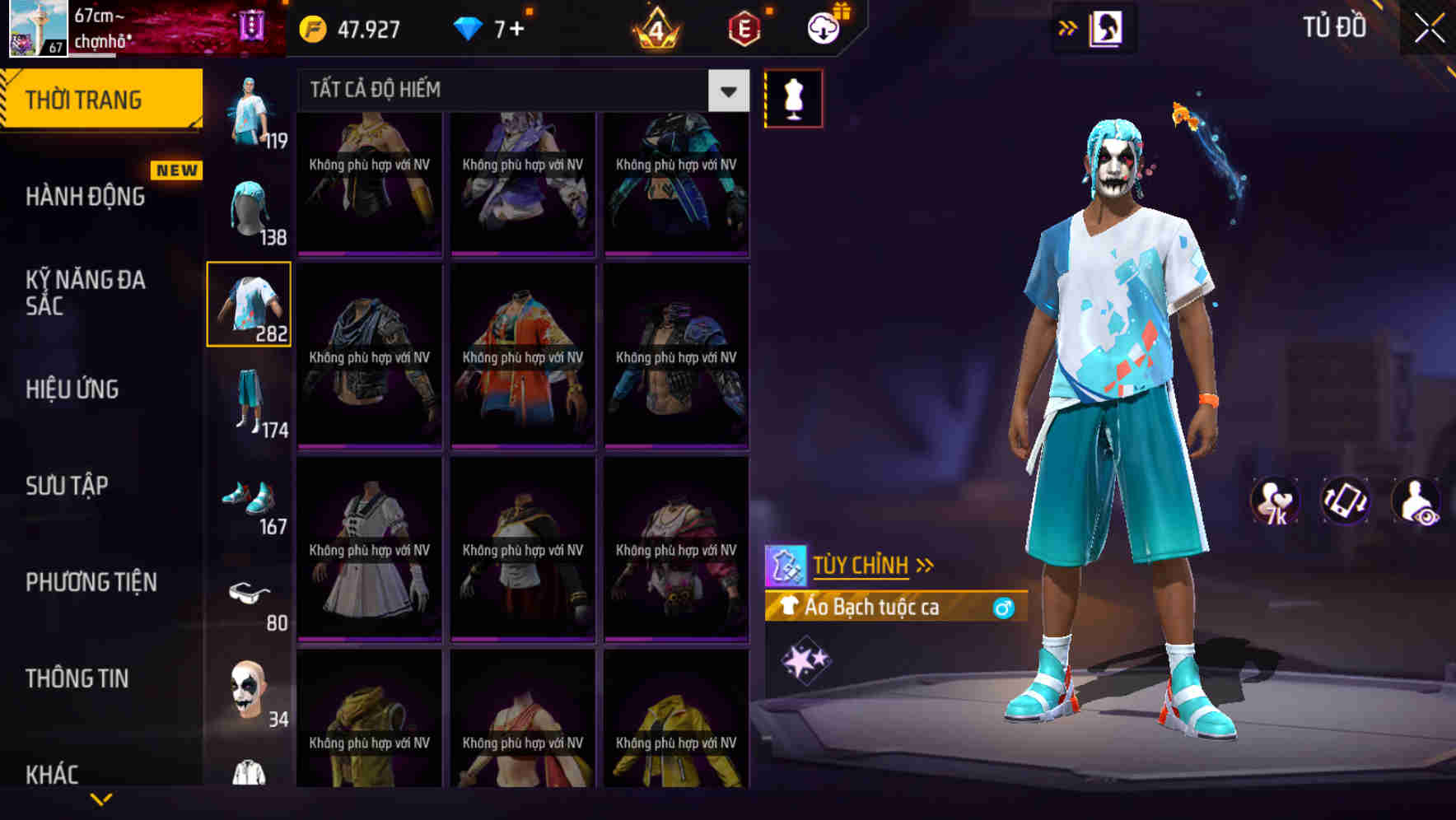This screenshot has height=820, width=1456.
Task: Collapse the right panel with double chevron
Action: [1067, 27]
